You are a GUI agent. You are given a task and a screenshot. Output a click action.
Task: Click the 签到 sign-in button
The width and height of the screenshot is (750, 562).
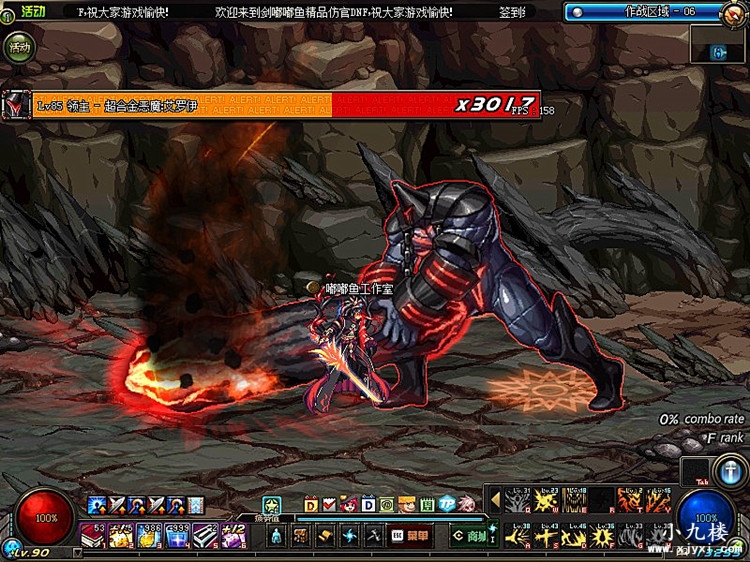514,12
